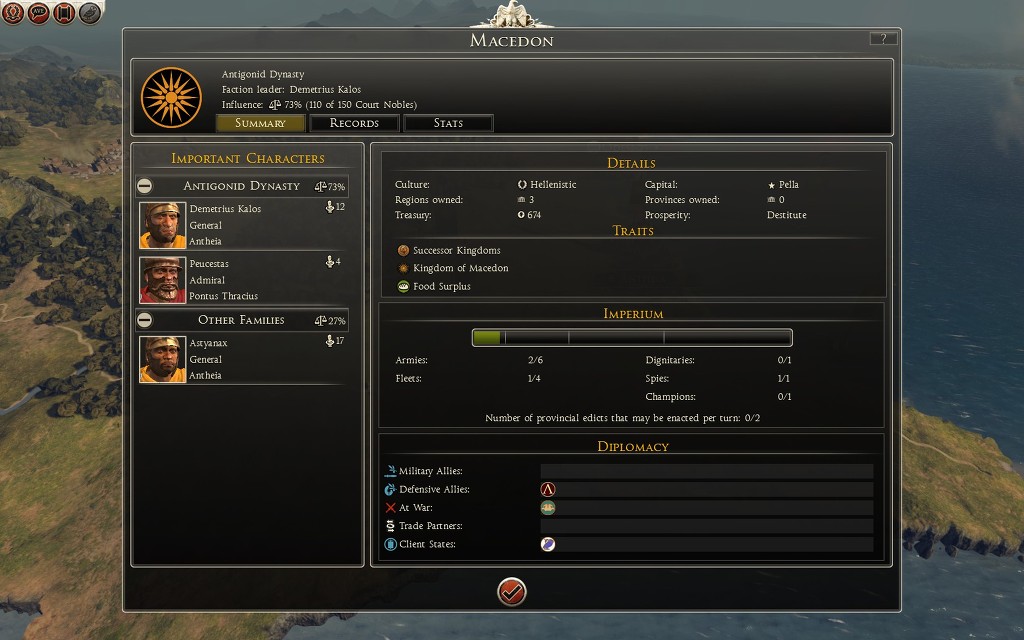Open the AVE speech bubble advisor icon
Viewport: 1024px width, 640px height.
point(39,13)
